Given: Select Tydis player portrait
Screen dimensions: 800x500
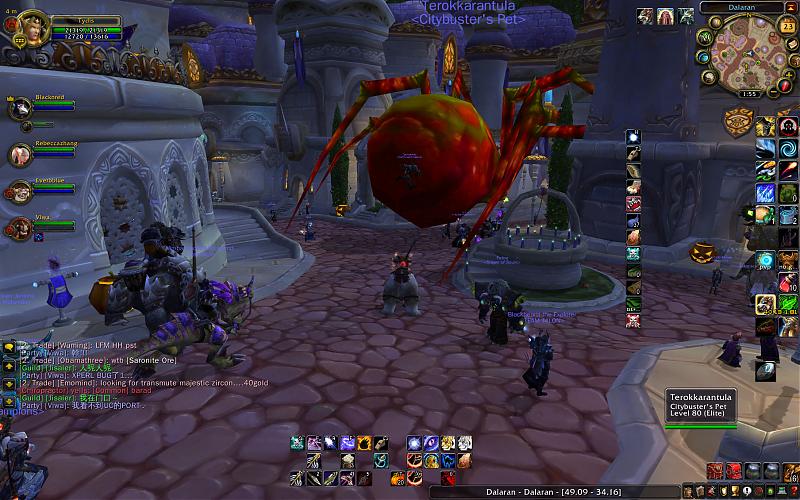Looking at the screenshot, I should coord(27,29).
